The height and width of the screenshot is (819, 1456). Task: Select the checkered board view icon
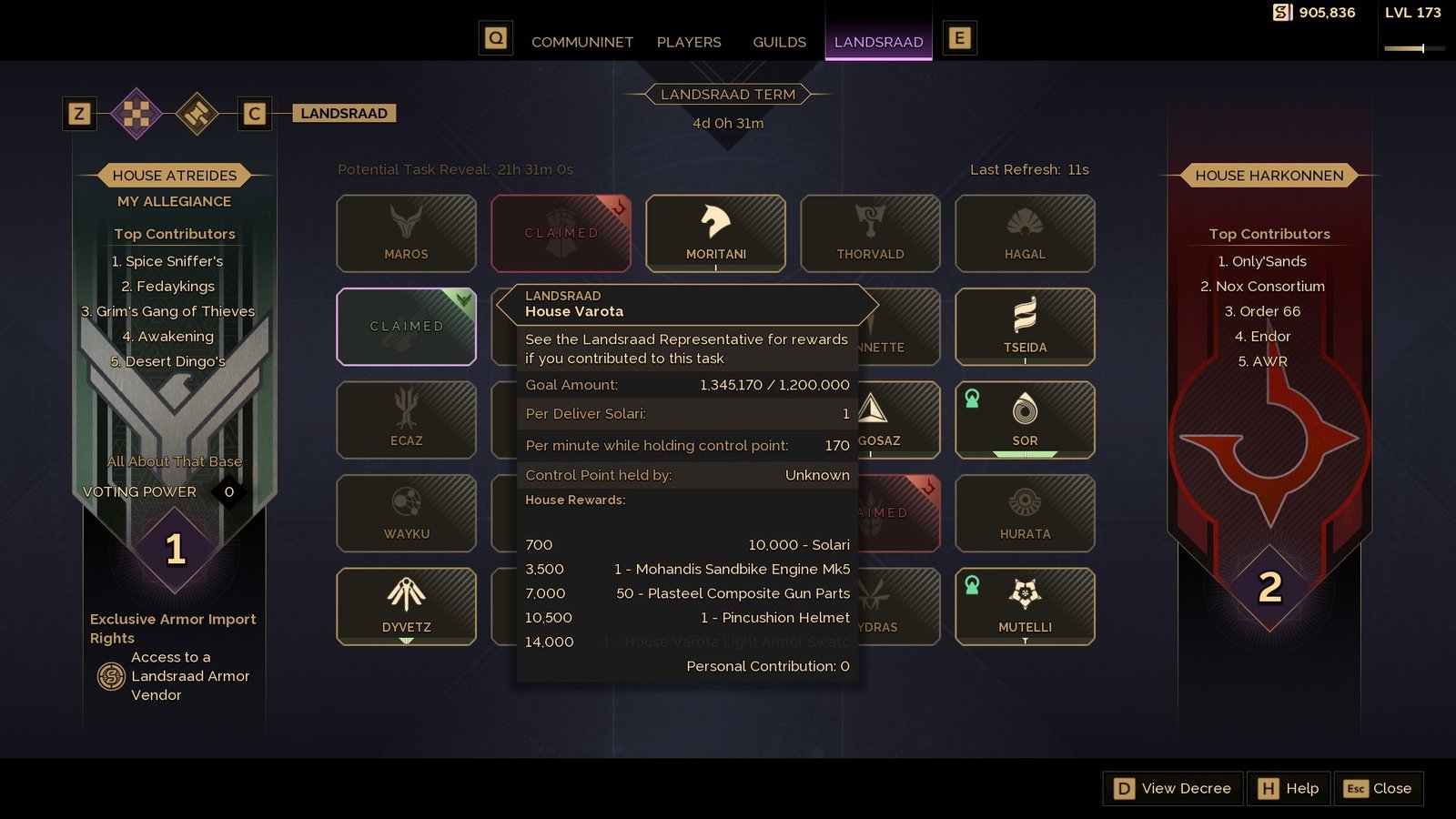coord(136,114)
